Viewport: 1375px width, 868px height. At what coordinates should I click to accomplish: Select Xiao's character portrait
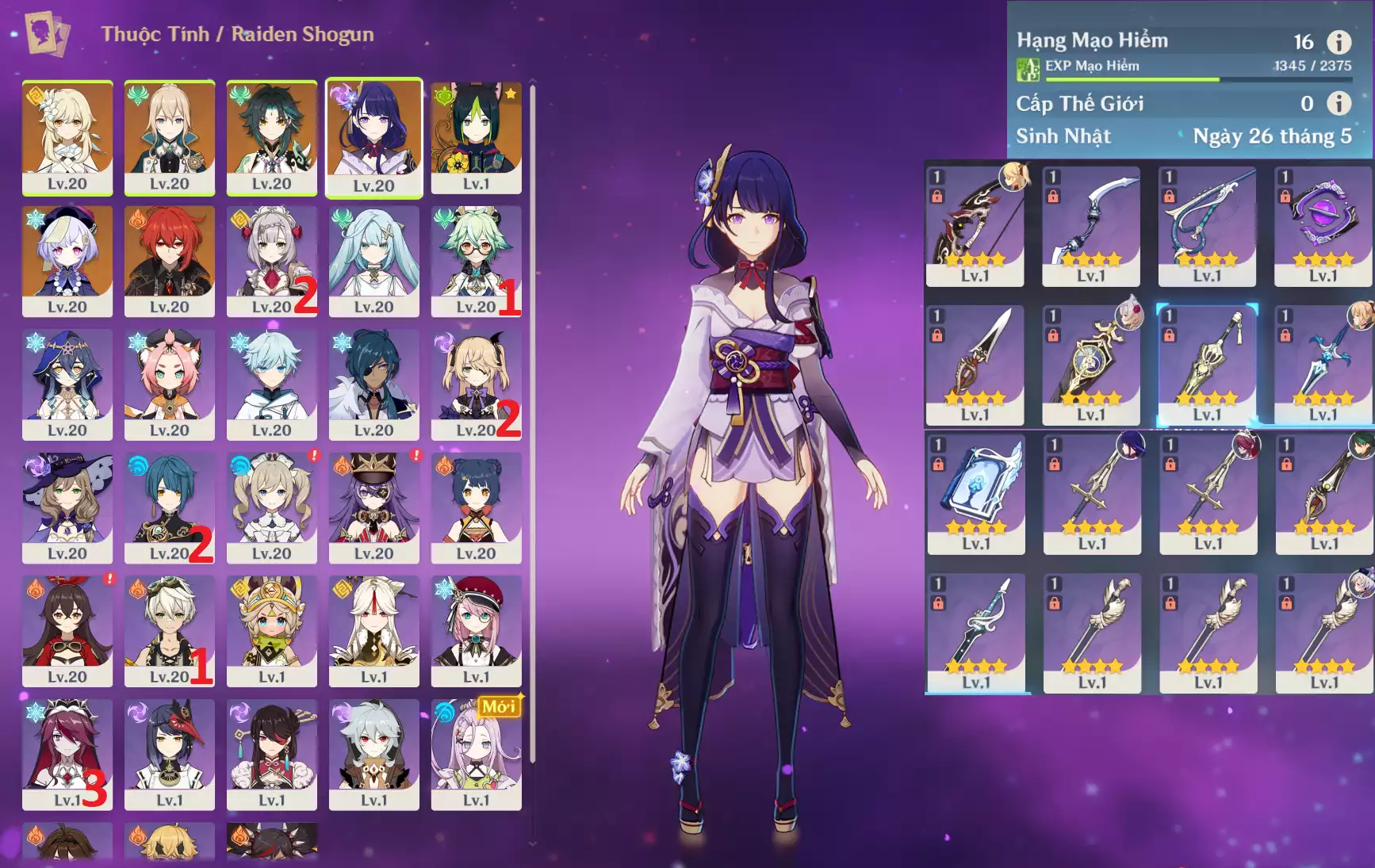coord(271,136)
